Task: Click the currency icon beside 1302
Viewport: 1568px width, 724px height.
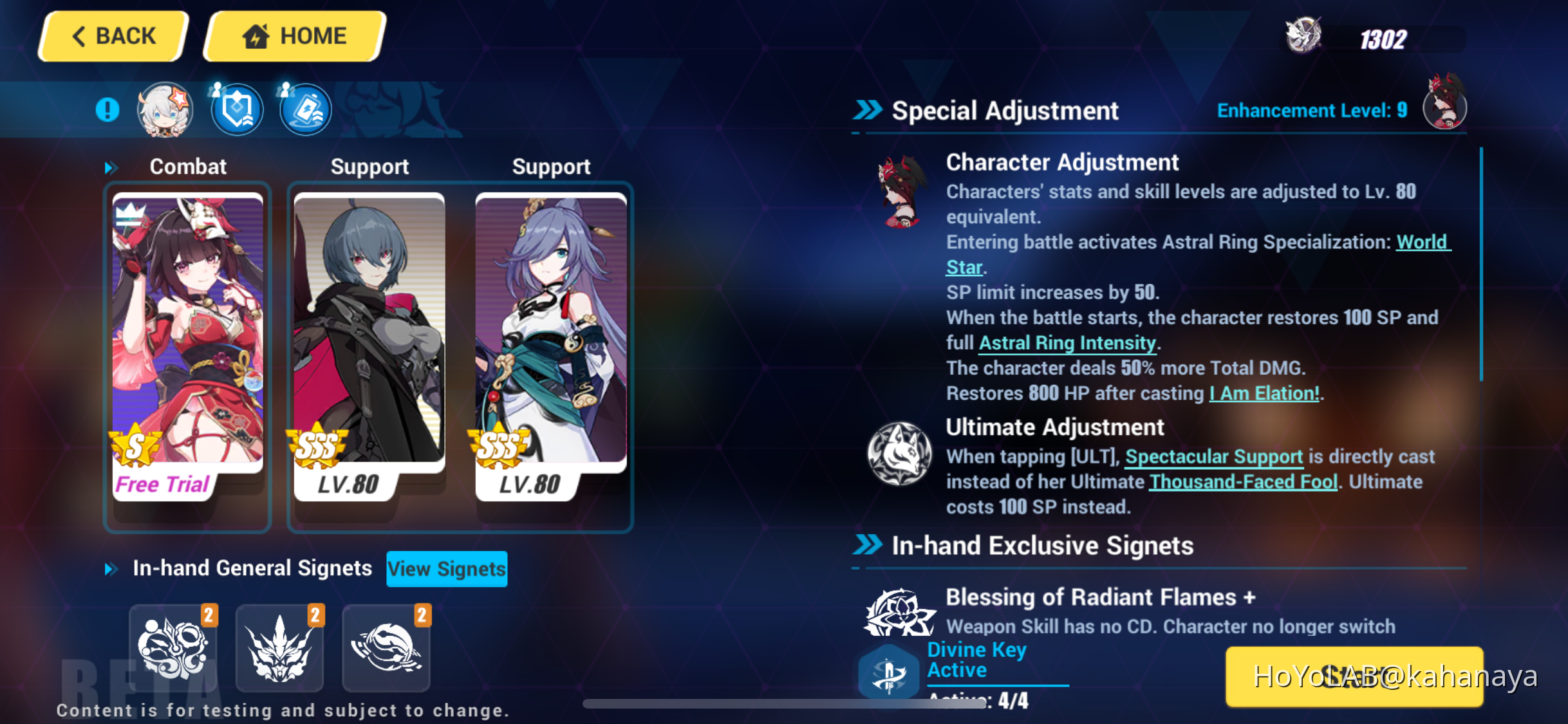Action: (1304, 37)
